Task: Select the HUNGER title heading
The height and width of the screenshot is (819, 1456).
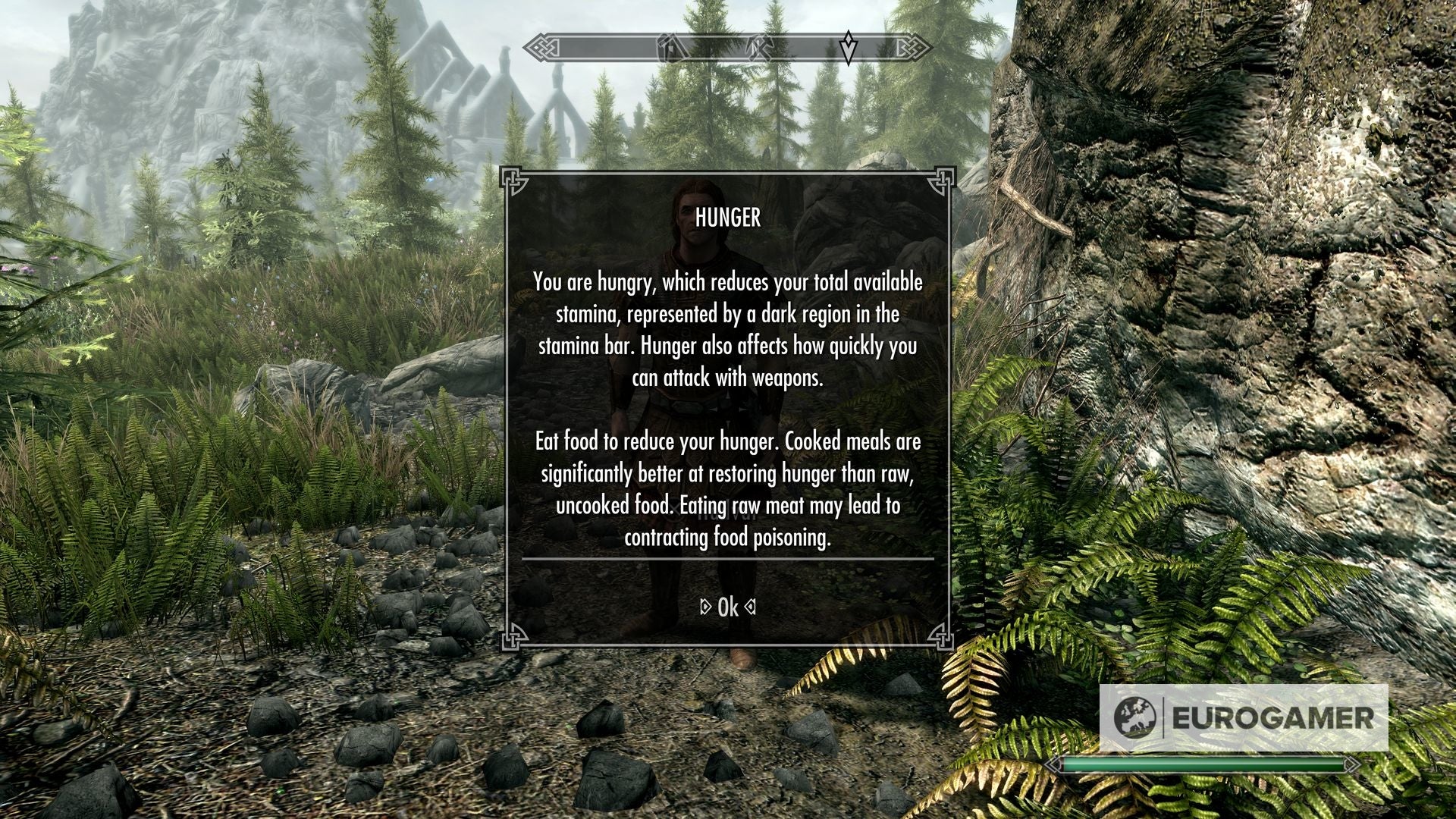Action: [728, 218]
